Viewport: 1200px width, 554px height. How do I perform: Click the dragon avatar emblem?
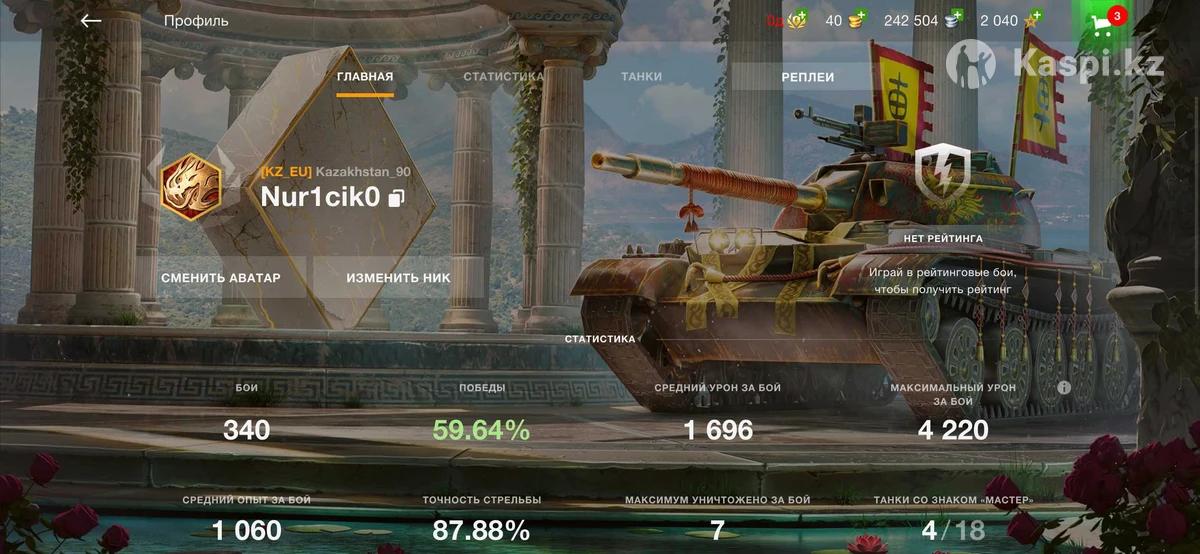click(191, 186)
